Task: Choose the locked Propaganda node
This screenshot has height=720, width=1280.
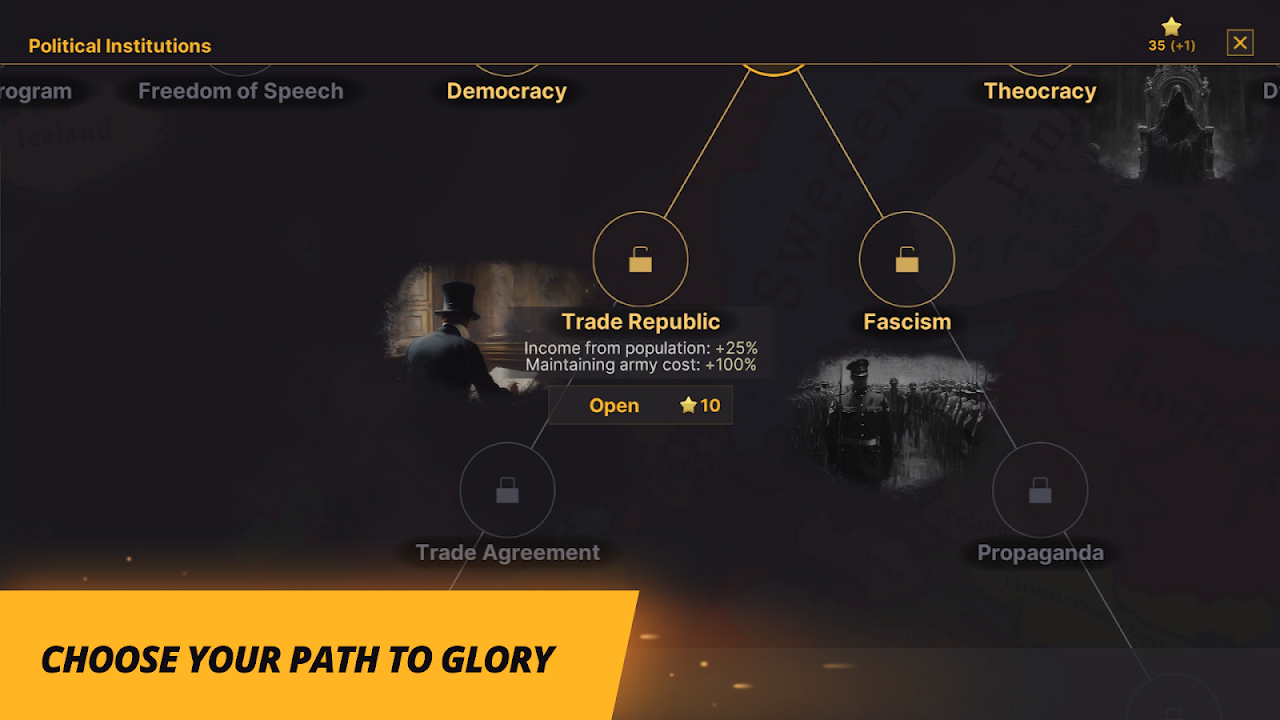Action: (1040, 490)
